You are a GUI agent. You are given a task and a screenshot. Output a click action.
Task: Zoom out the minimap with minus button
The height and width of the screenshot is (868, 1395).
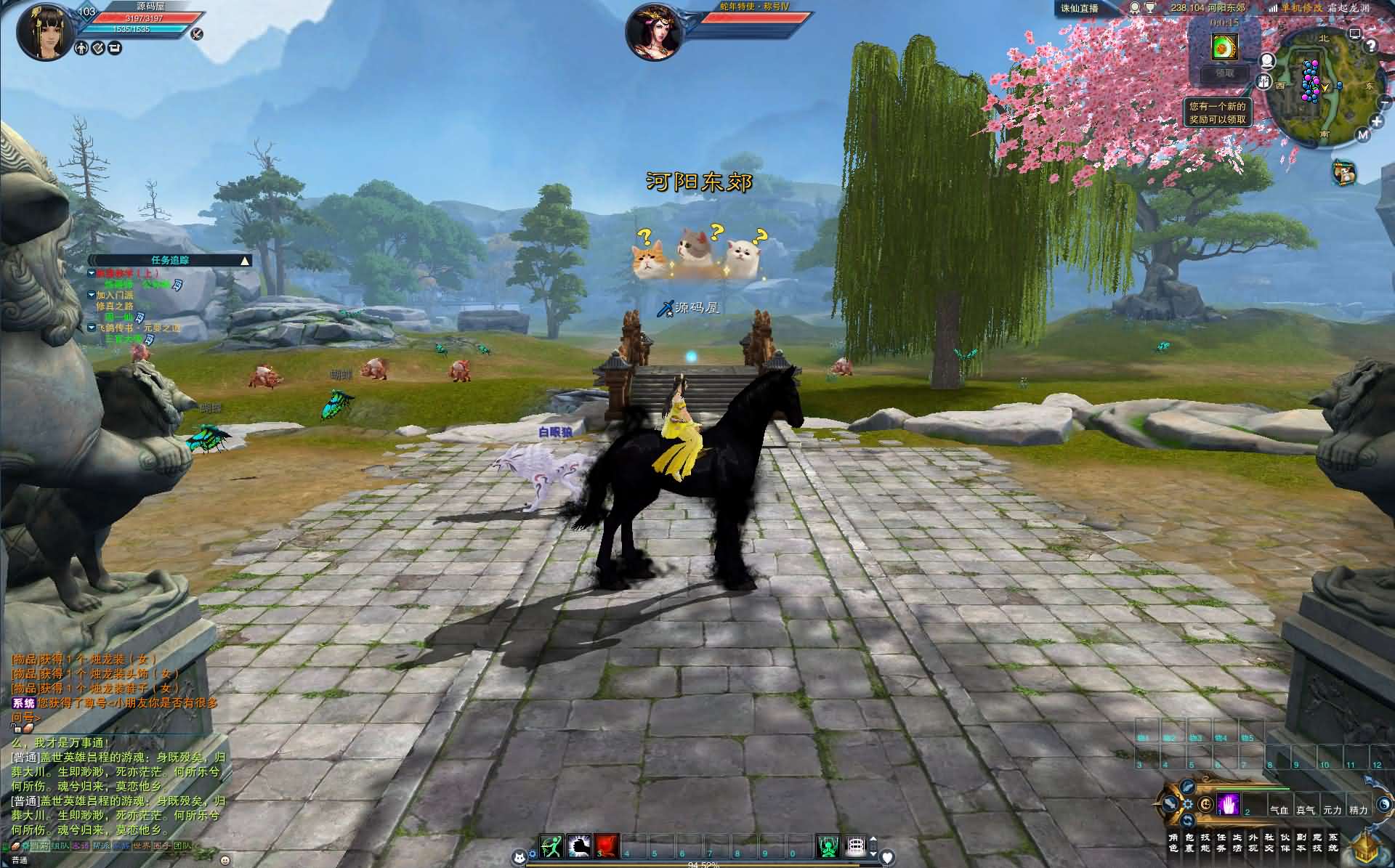[x=1384, y=102]
